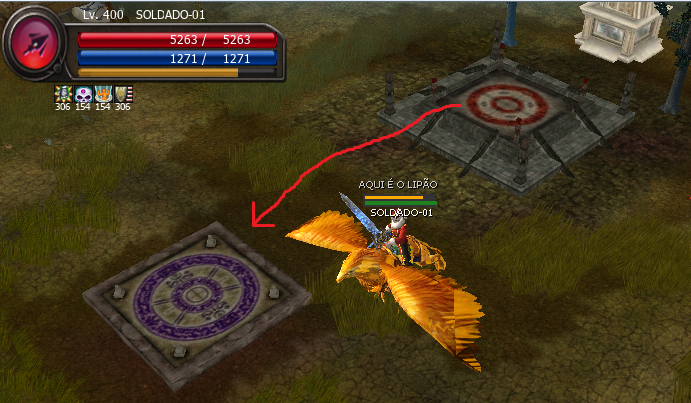This screenshot has width=691, height=403.
Task: Click the shield with red stripes buff icon
Action: (123, 94)
